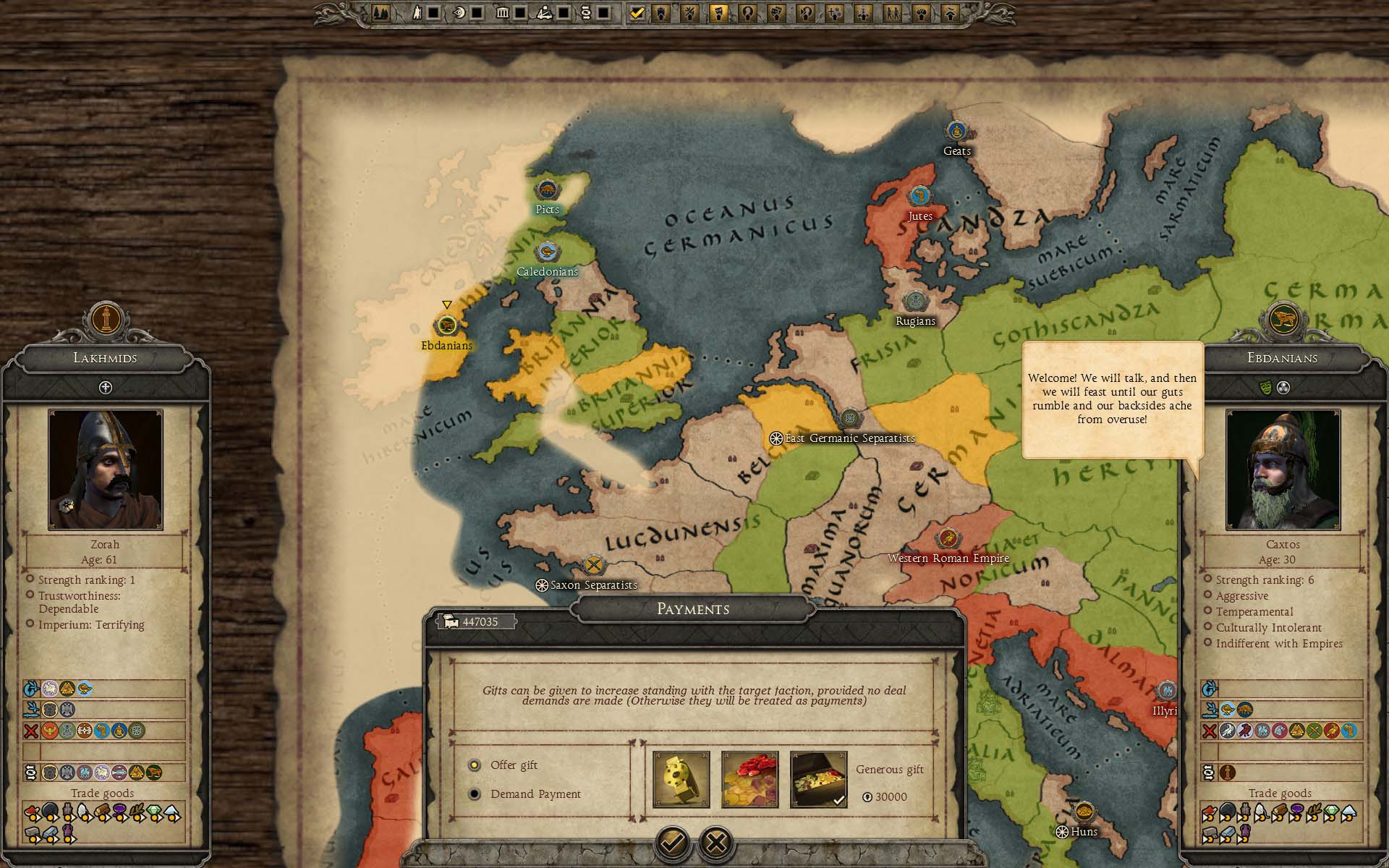Toggle the temple building filter checkbox
This screenshot has height=868, width=1389.
(519, 13)
